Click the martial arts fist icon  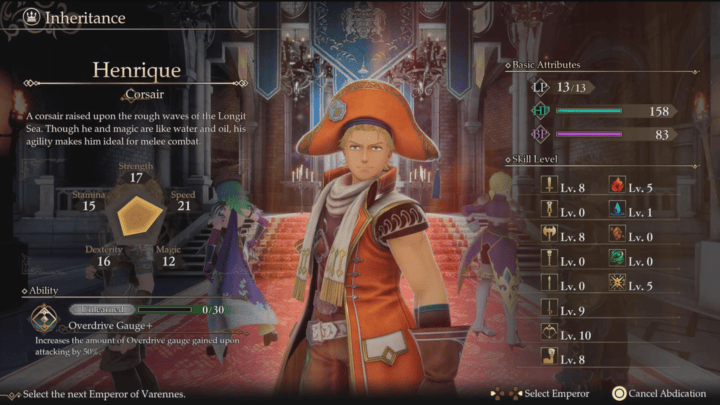click(549, 357)
